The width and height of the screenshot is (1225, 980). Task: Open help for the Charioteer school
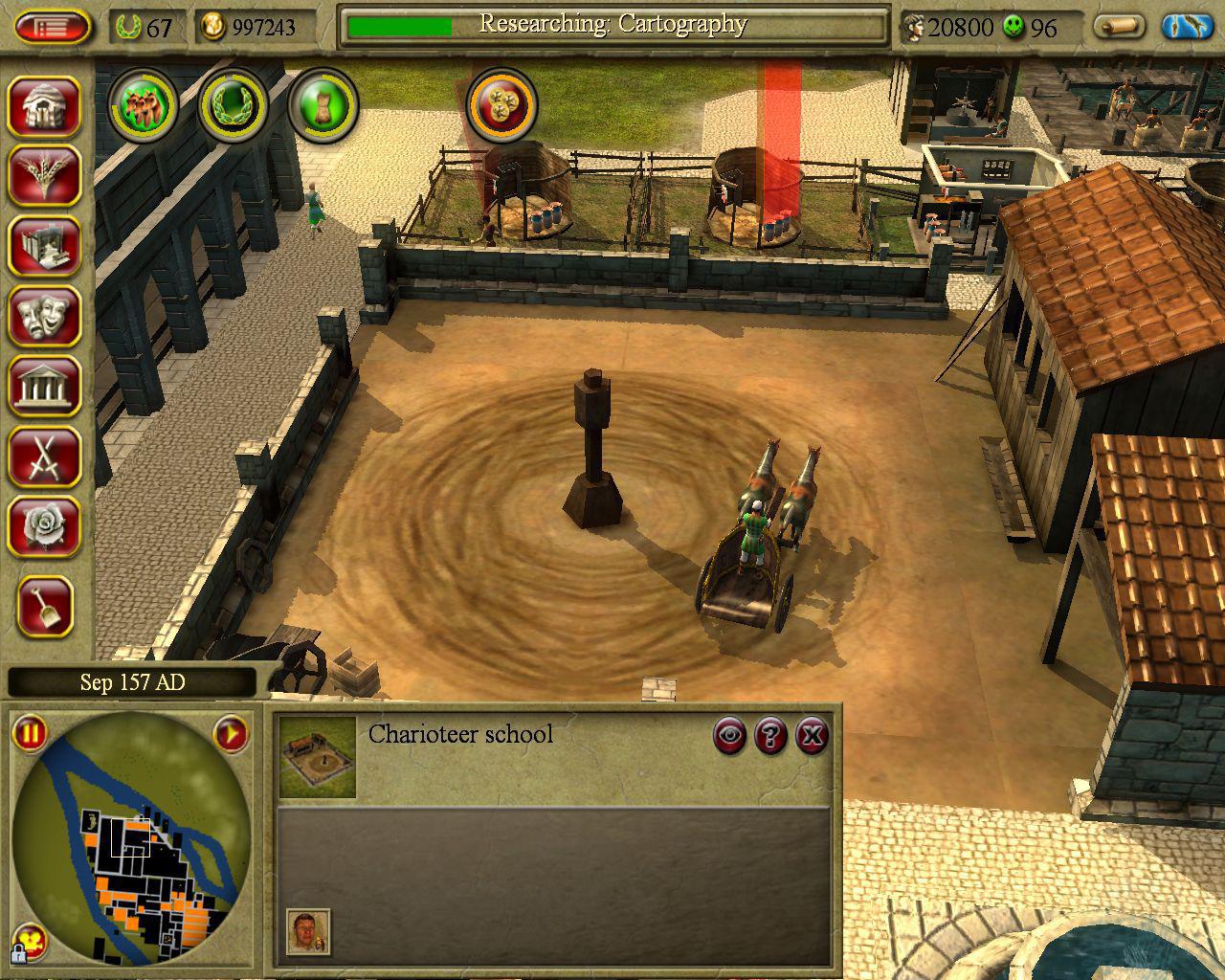coord(771,735)
